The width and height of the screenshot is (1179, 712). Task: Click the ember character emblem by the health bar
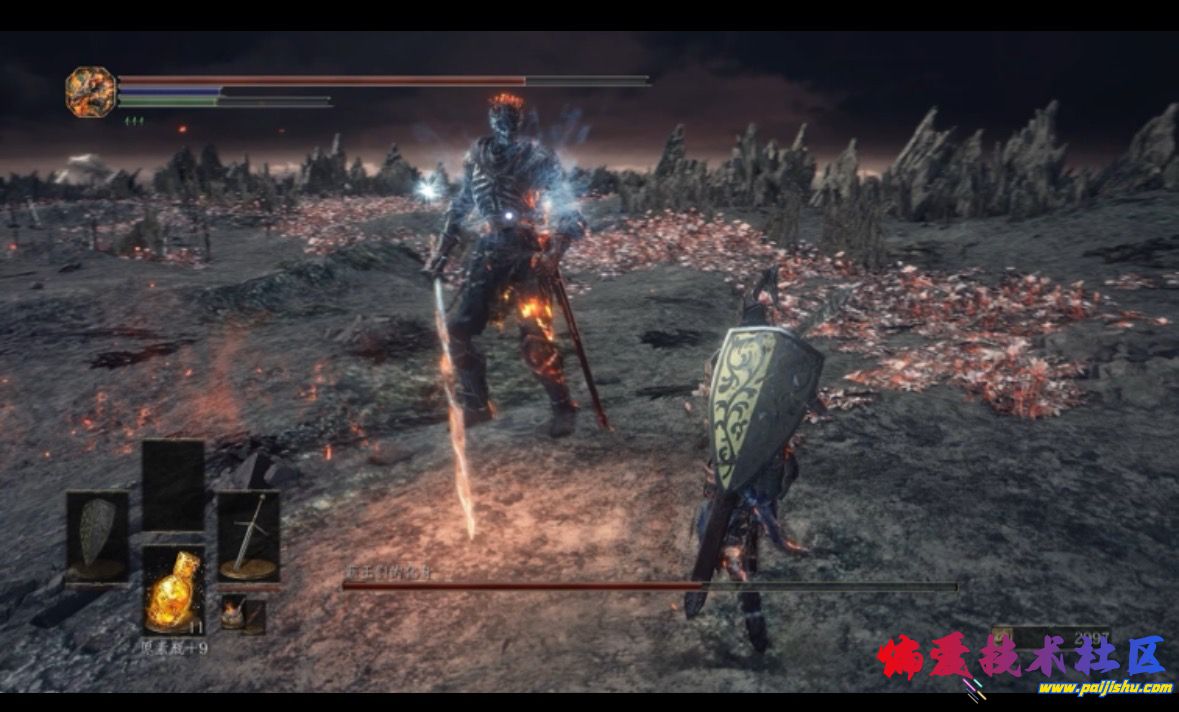point(90,92)
